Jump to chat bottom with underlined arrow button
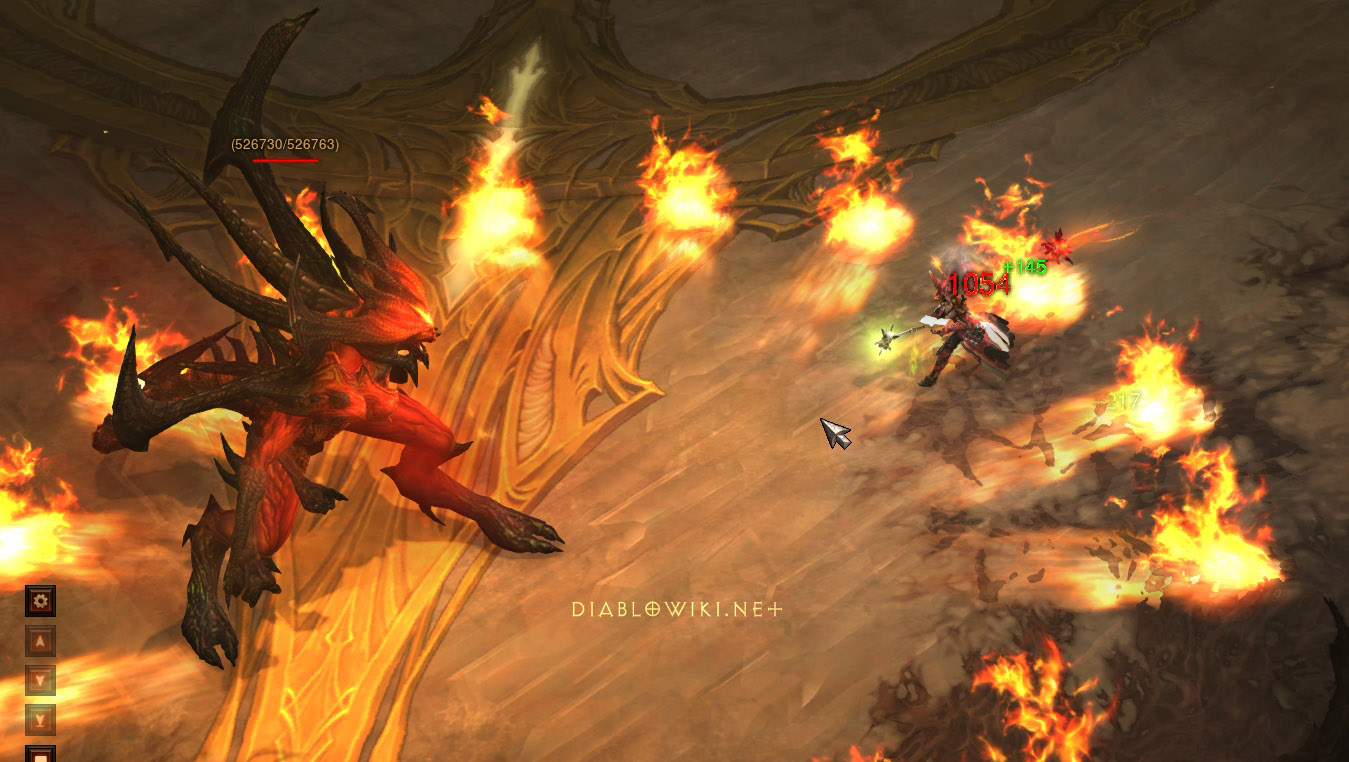1349x762 pixels. tap(40, 719)
